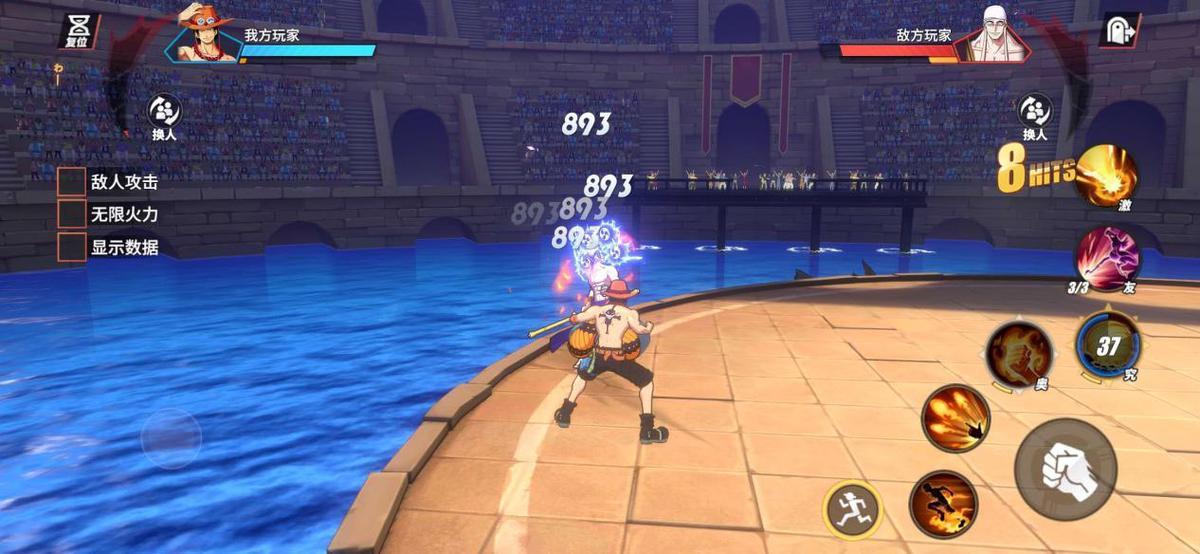Check the 显示数据 box
Image resolution: width=1200 pixels, height=554 pixels.
pyautogui.click(x=71, y=247)
